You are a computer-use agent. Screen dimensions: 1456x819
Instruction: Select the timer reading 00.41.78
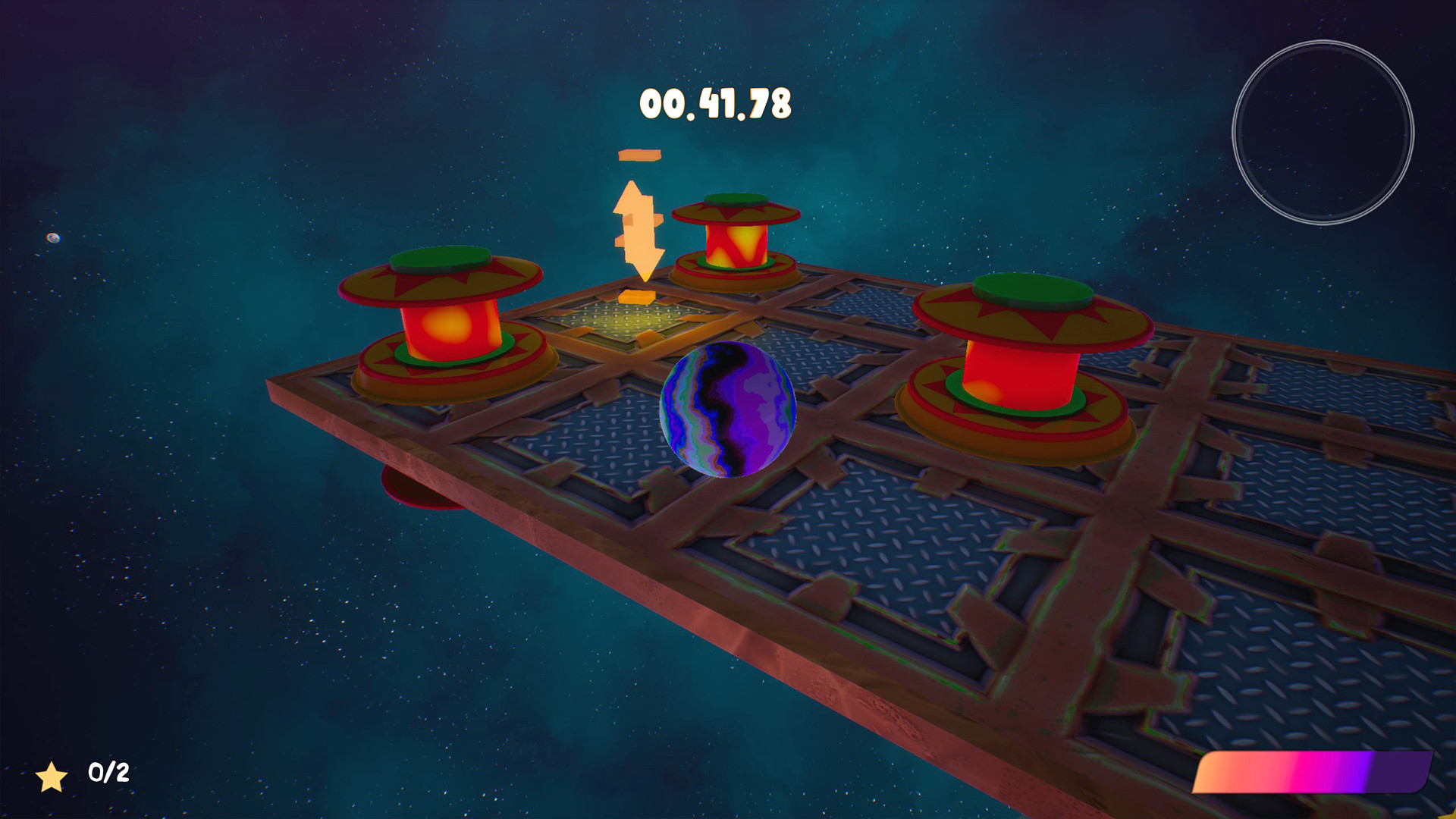click(x=715, y=104)
